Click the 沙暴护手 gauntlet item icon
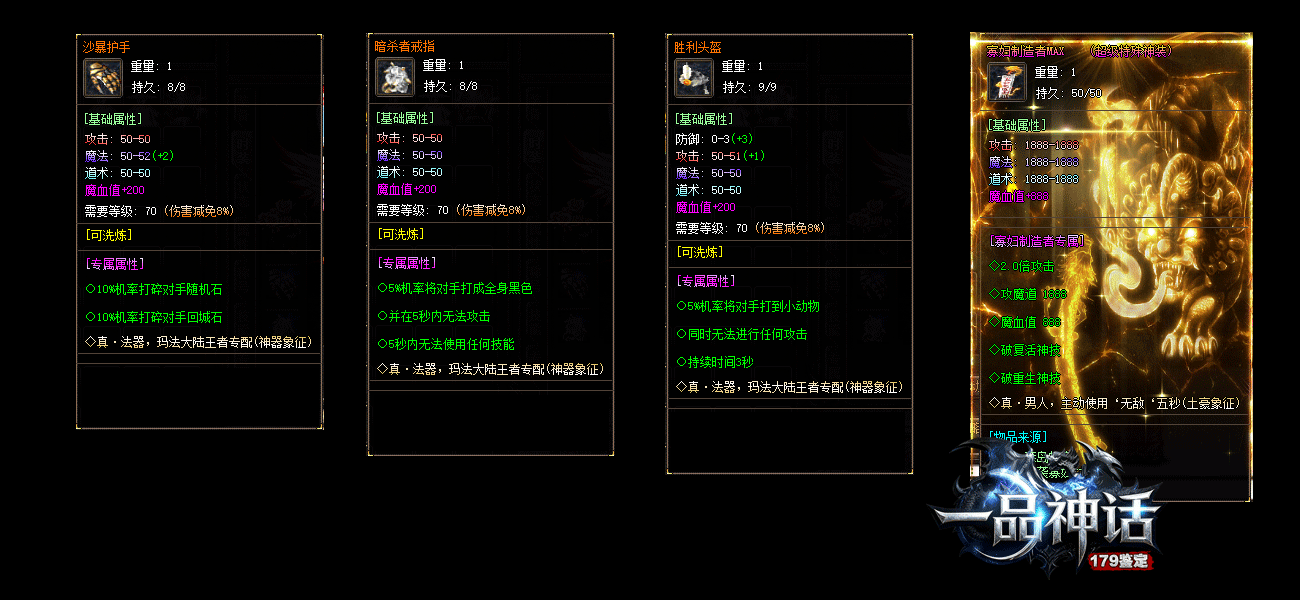 click(103, 77)
